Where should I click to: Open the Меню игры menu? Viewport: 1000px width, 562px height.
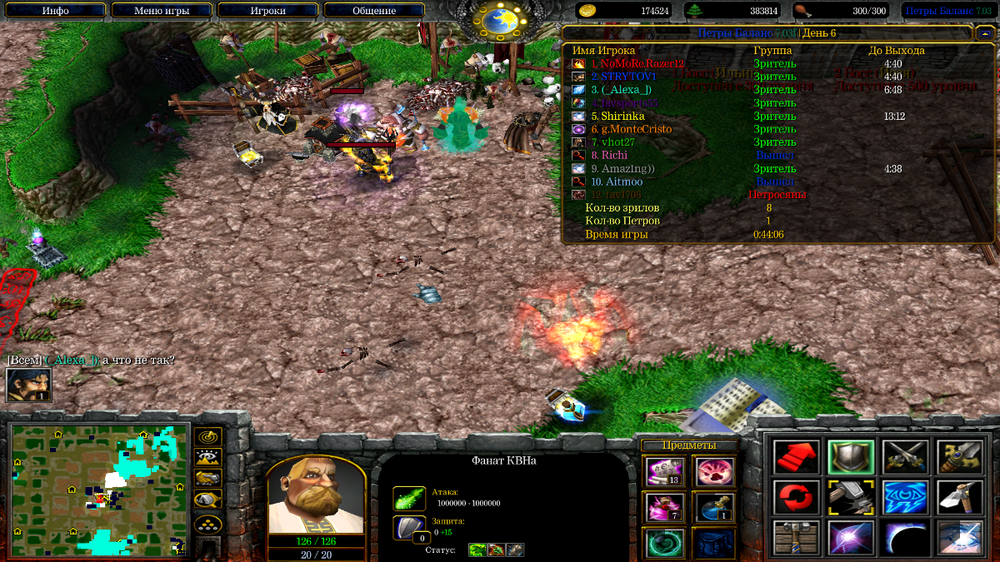163,10
